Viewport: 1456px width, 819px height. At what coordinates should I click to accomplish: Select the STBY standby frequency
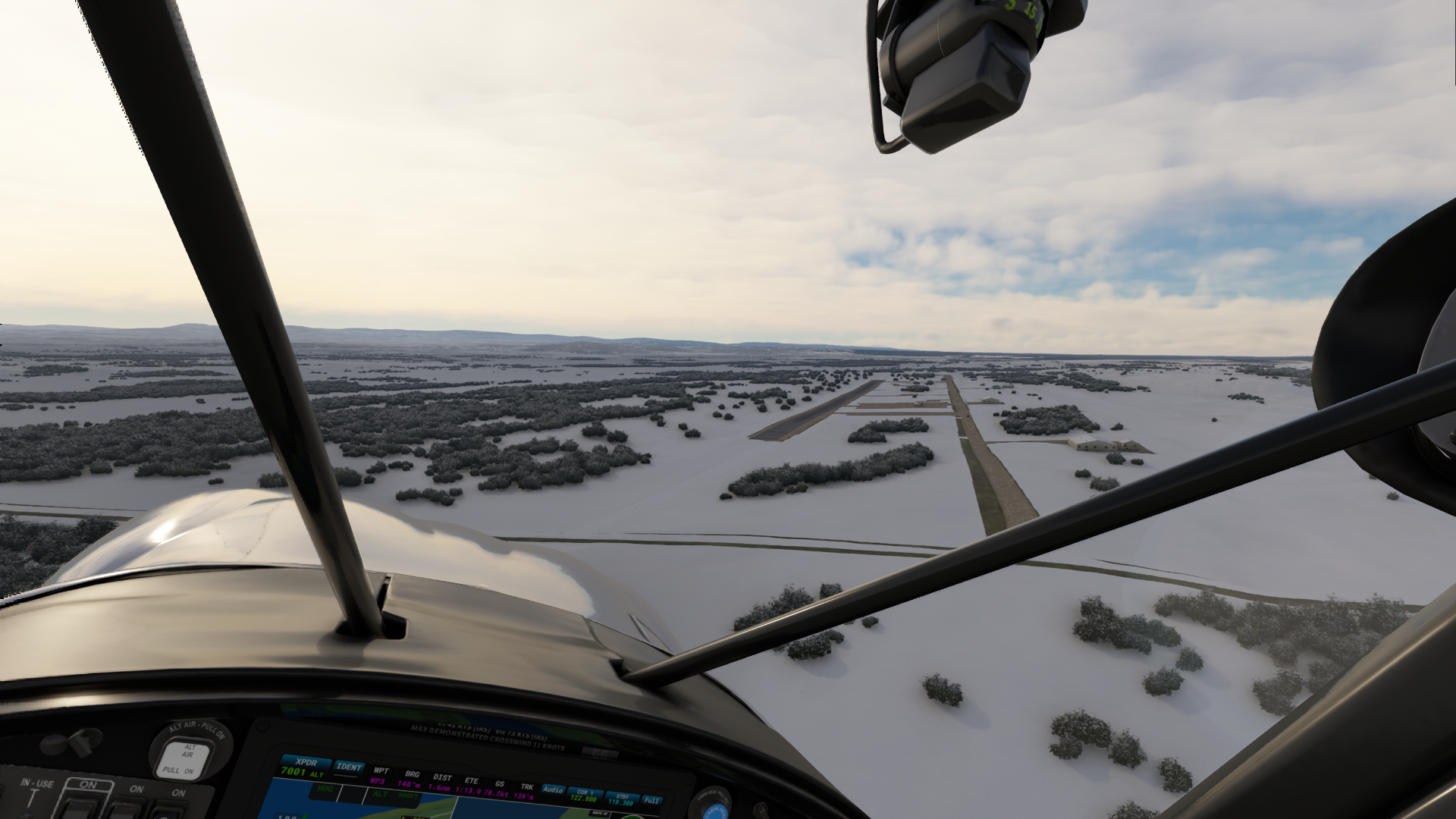tap(621, 799)
